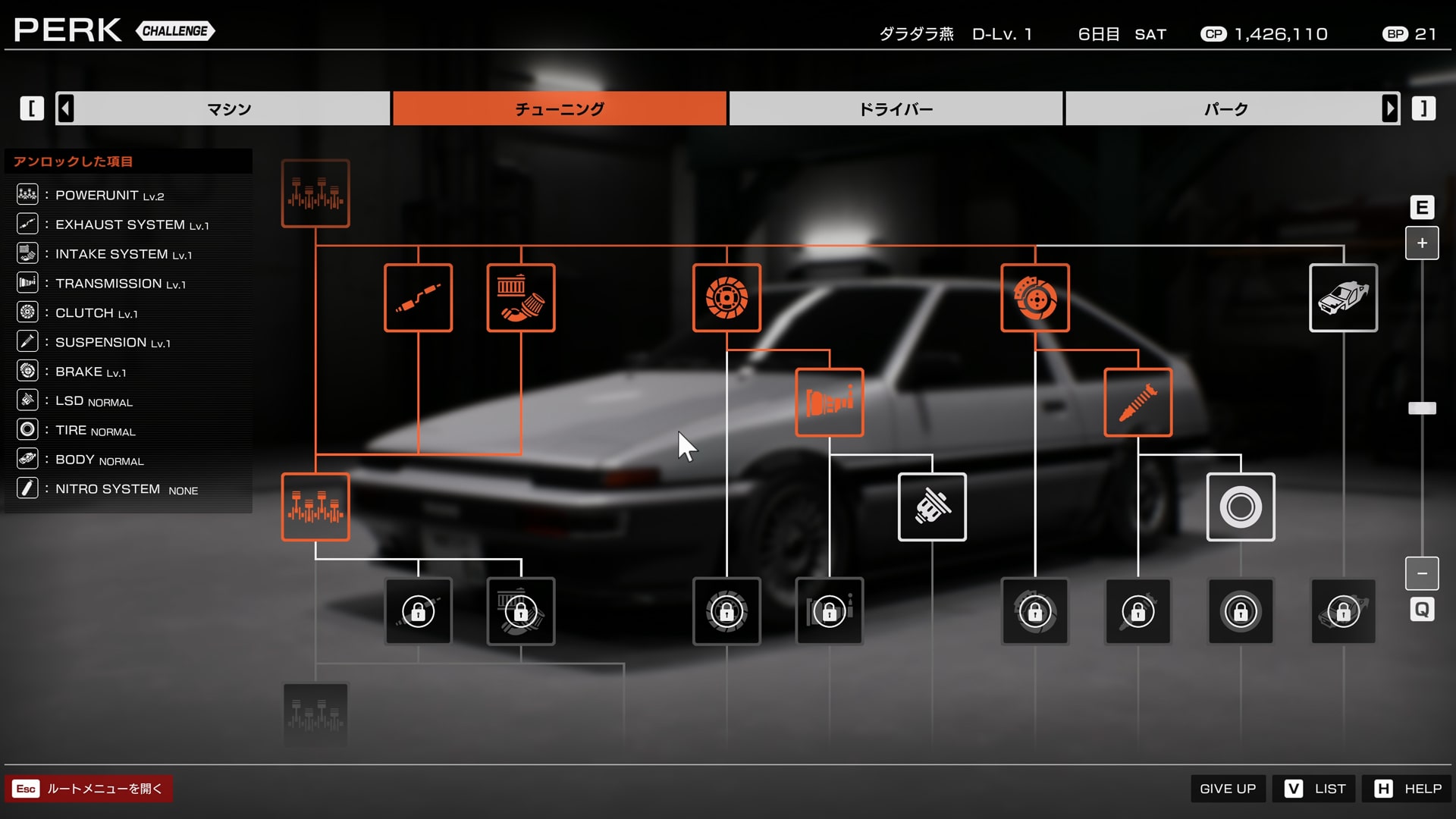Open the LIST view
Screen dimensions: 1456x819
coord(1316,789)
